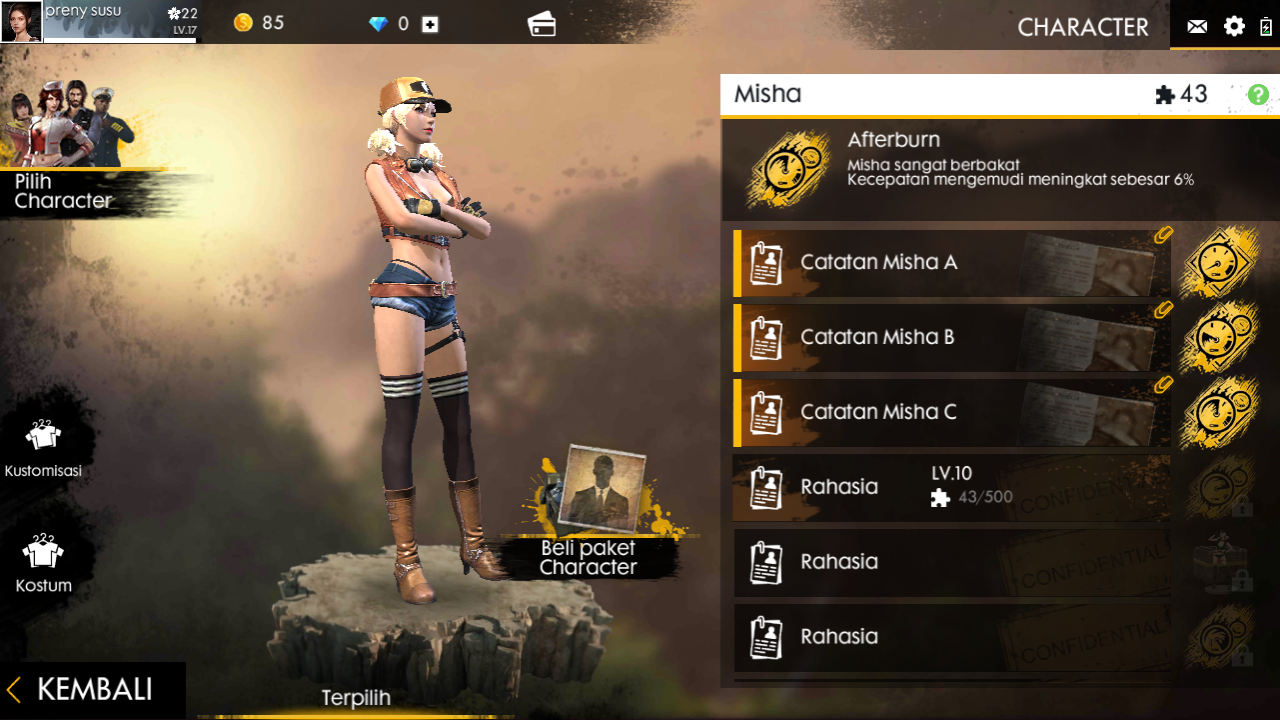The height and width of the screenshot is (720, 1280).
Task: Open settings via the gear icon
Action: (1235, 27)
